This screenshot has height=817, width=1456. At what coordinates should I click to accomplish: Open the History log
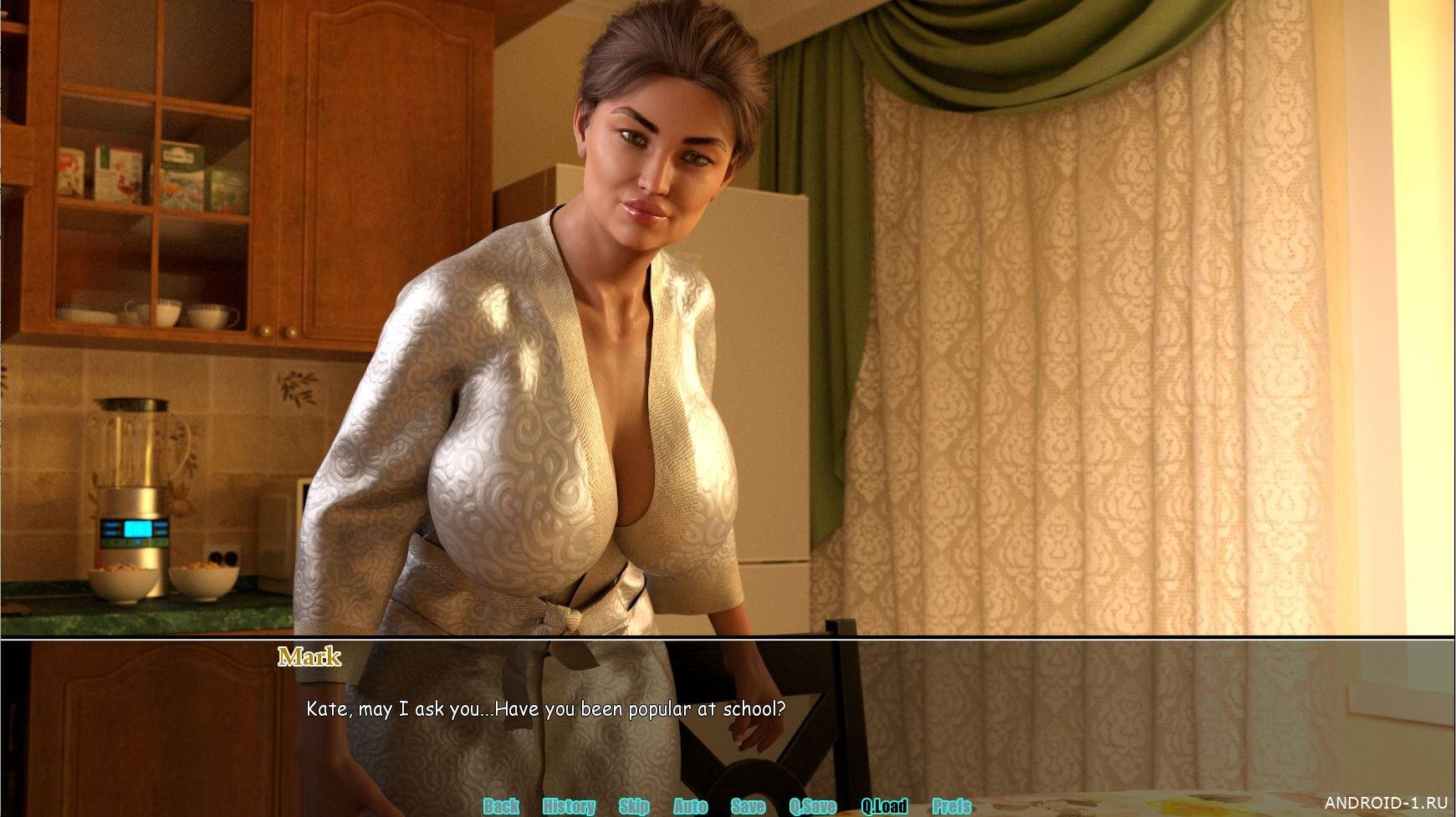[x=569, y=806]
